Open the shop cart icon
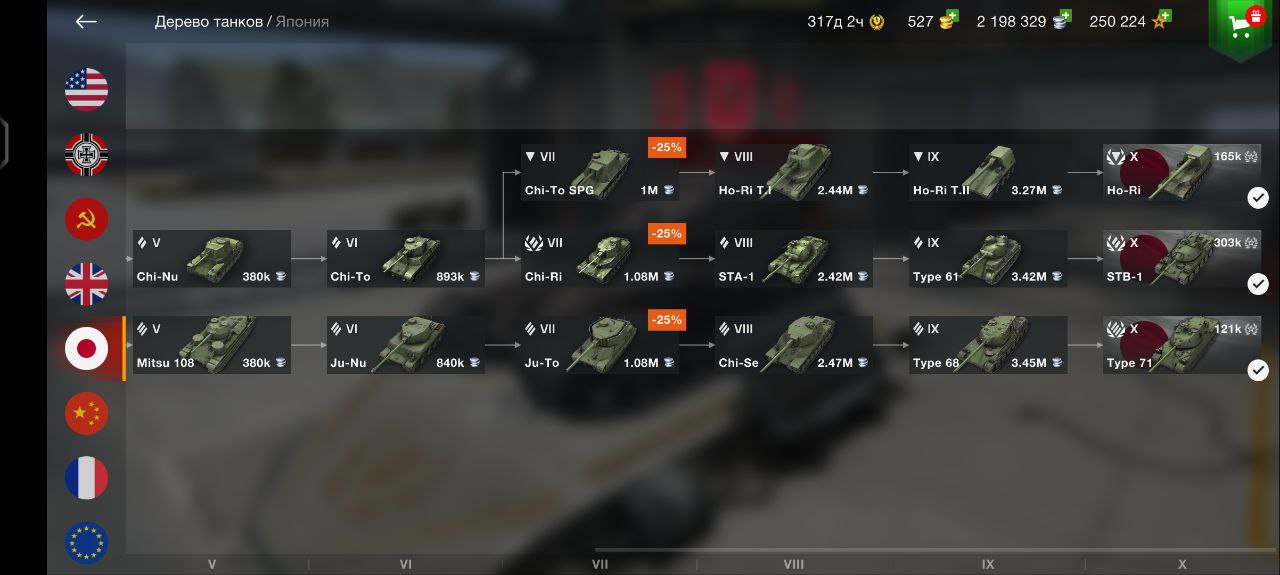 pyautogui.click(x=1240, y=27)
